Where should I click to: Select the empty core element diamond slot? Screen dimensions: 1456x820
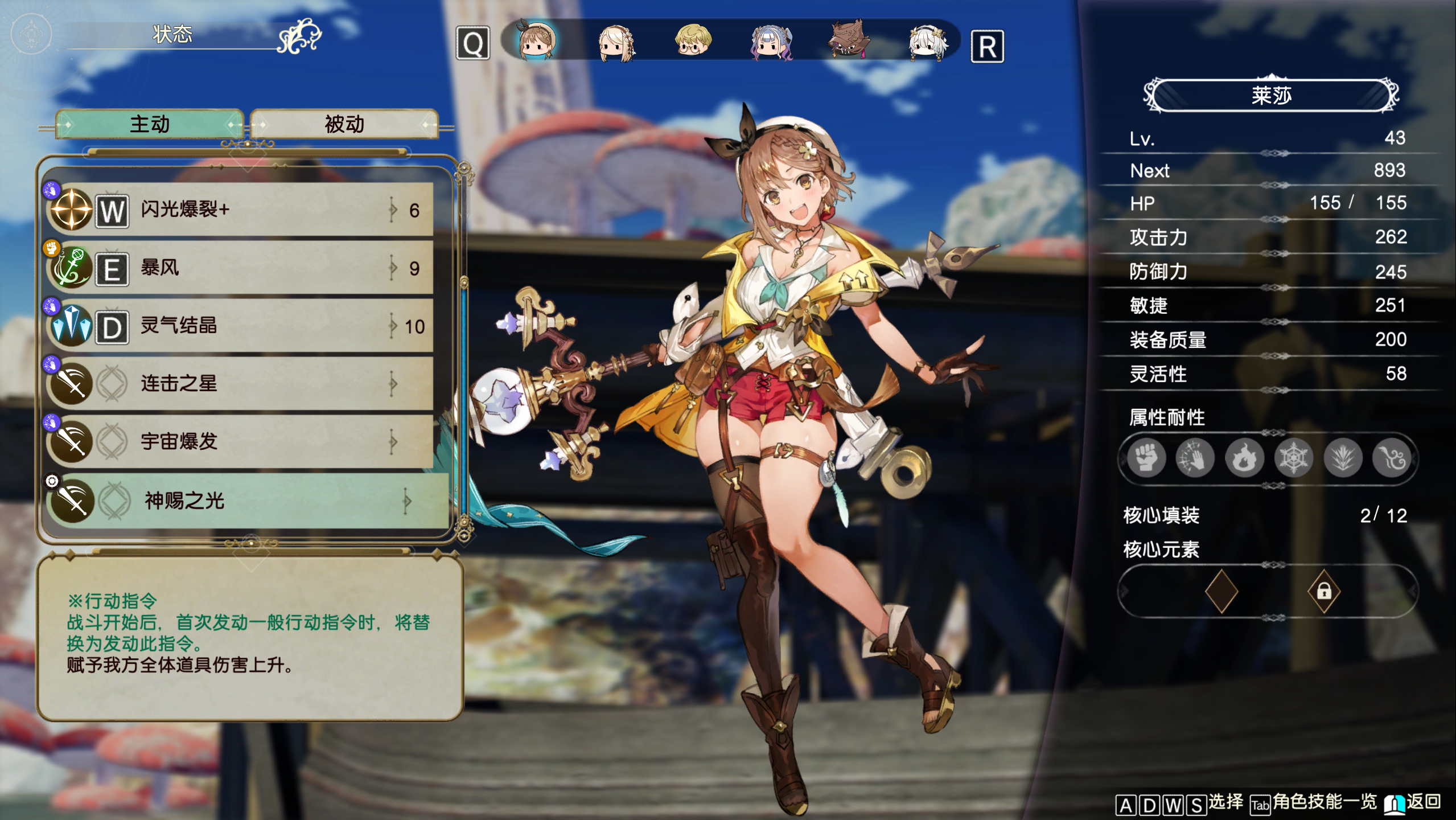pyautogui.click(x=1221, y=591)
